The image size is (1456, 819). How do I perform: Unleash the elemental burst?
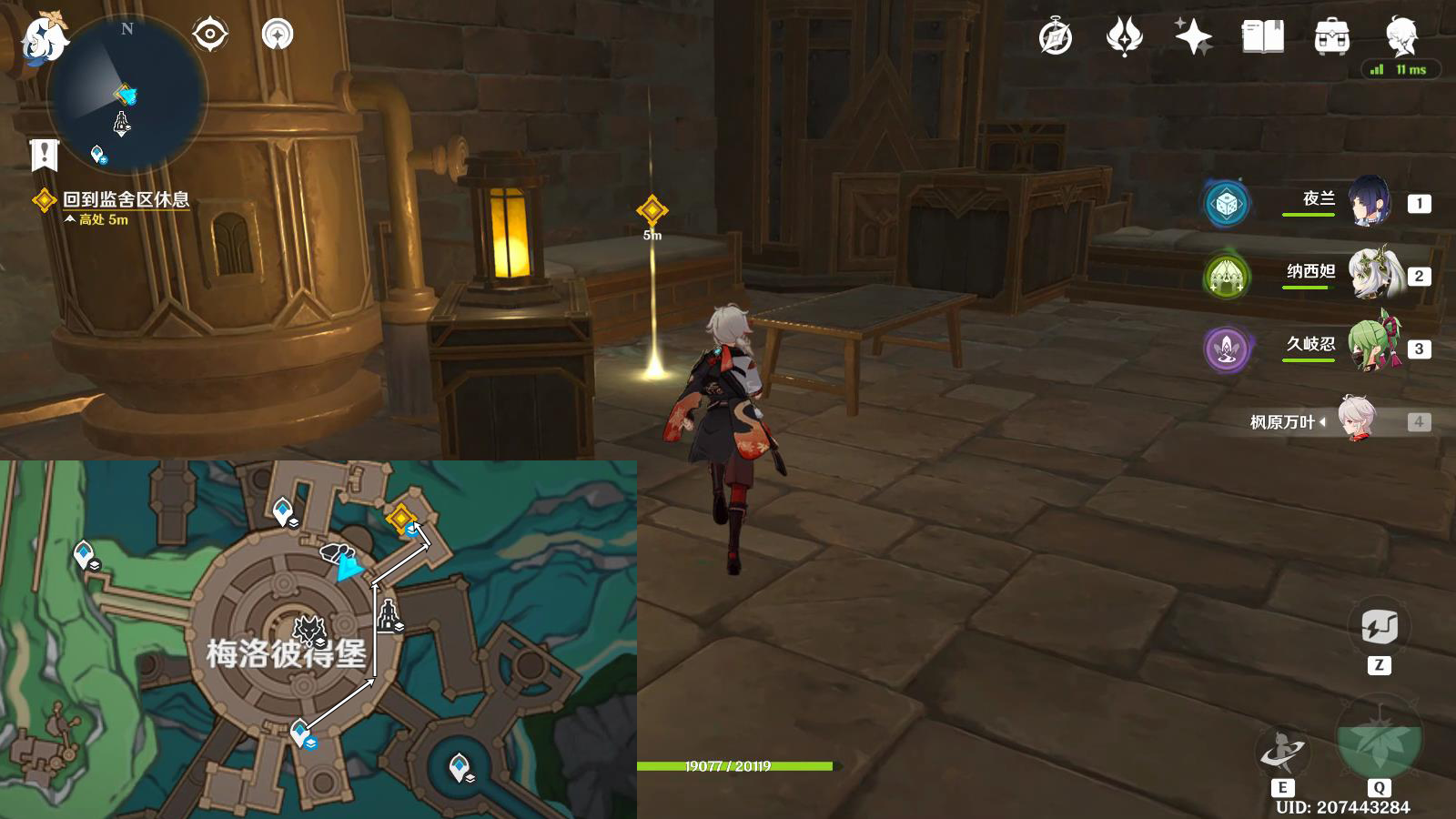(x=1379, y=739)
